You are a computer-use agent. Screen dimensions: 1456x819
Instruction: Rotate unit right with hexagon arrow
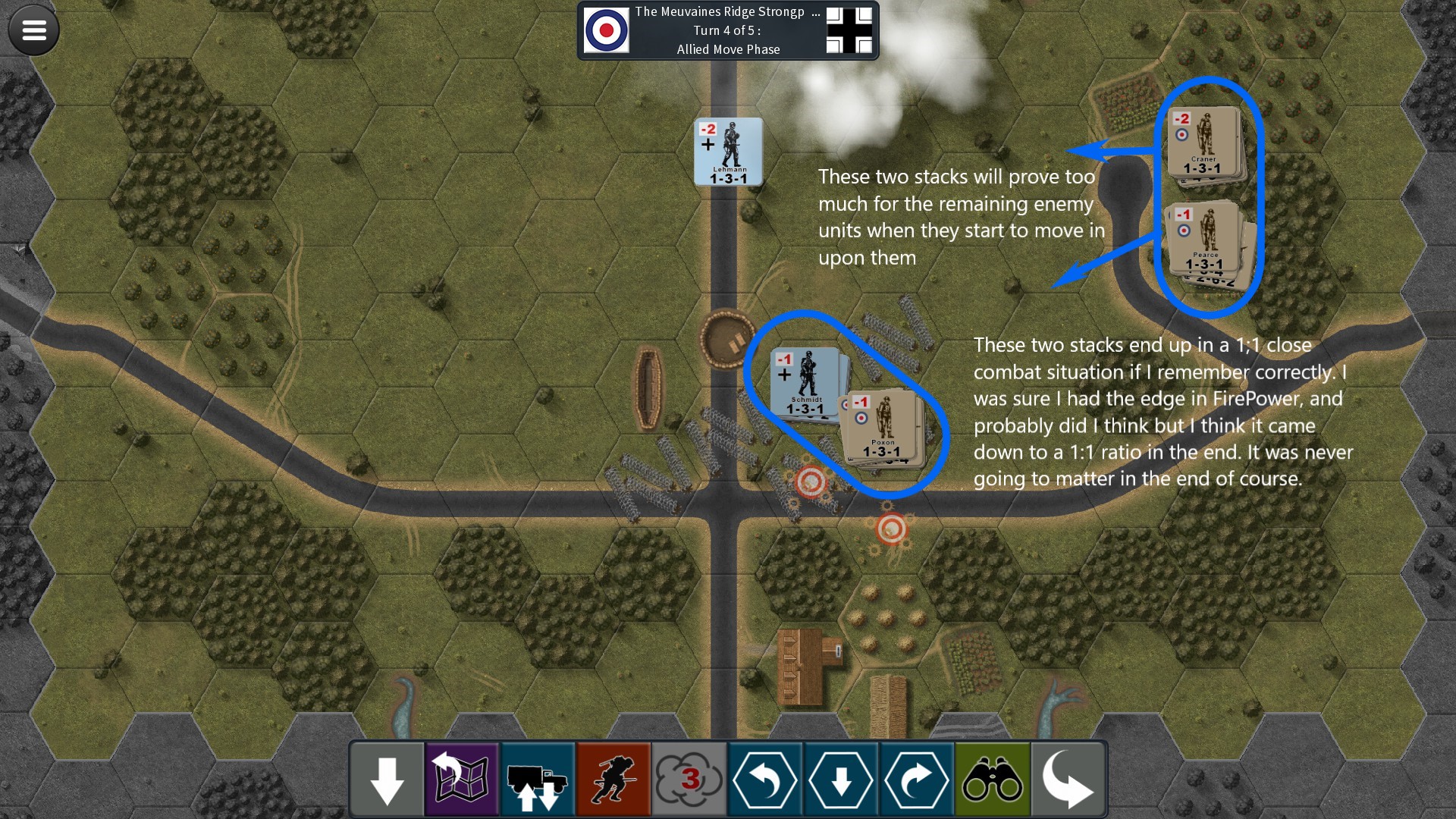click(917, 780)
